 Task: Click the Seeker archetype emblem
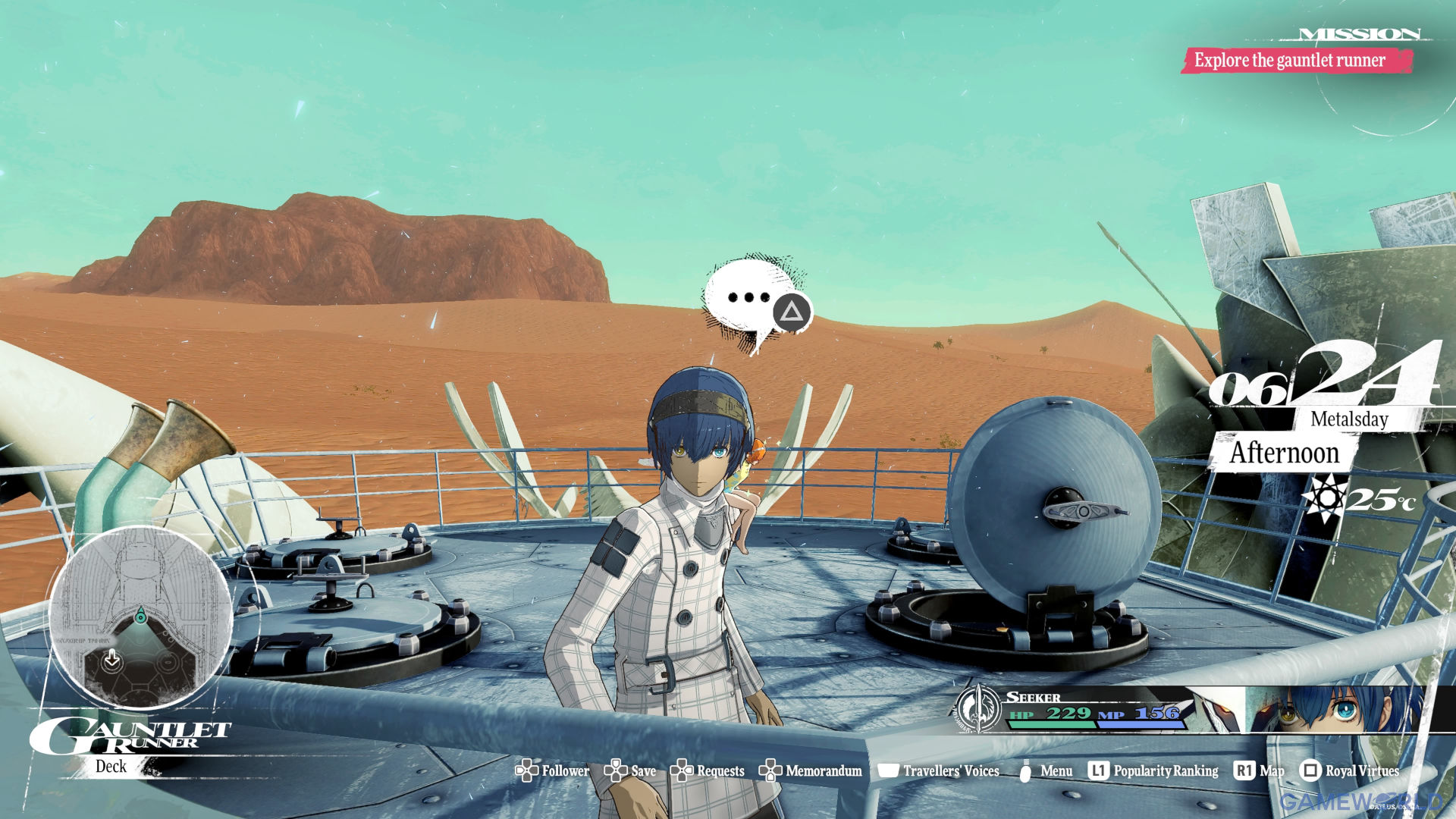(x=978, y=709)
